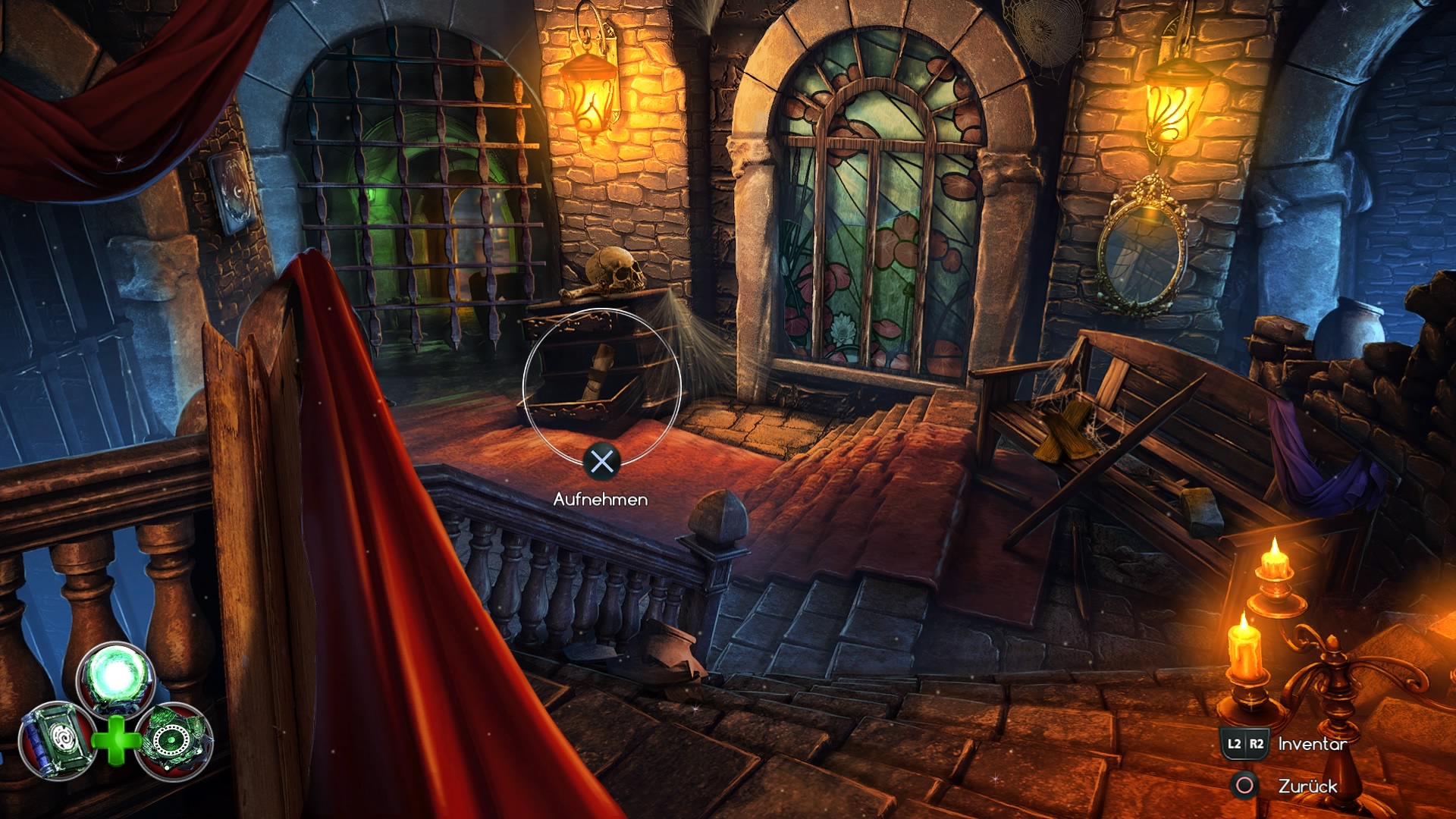
Task: Select the green ornate amulet icon
Action: 174,741
